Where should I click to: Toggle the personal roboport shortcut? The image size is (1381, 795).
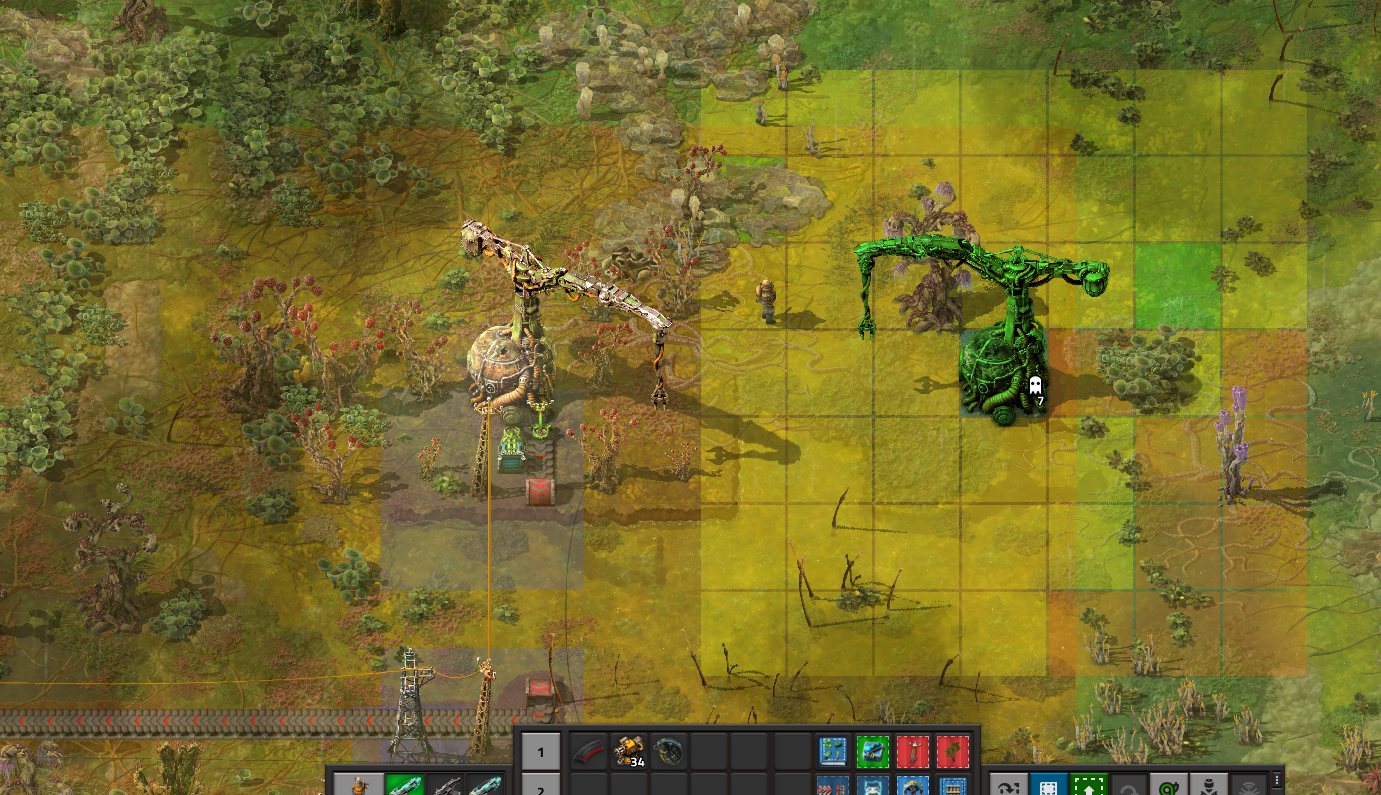pyautogui.click(x=1209, y=786)
